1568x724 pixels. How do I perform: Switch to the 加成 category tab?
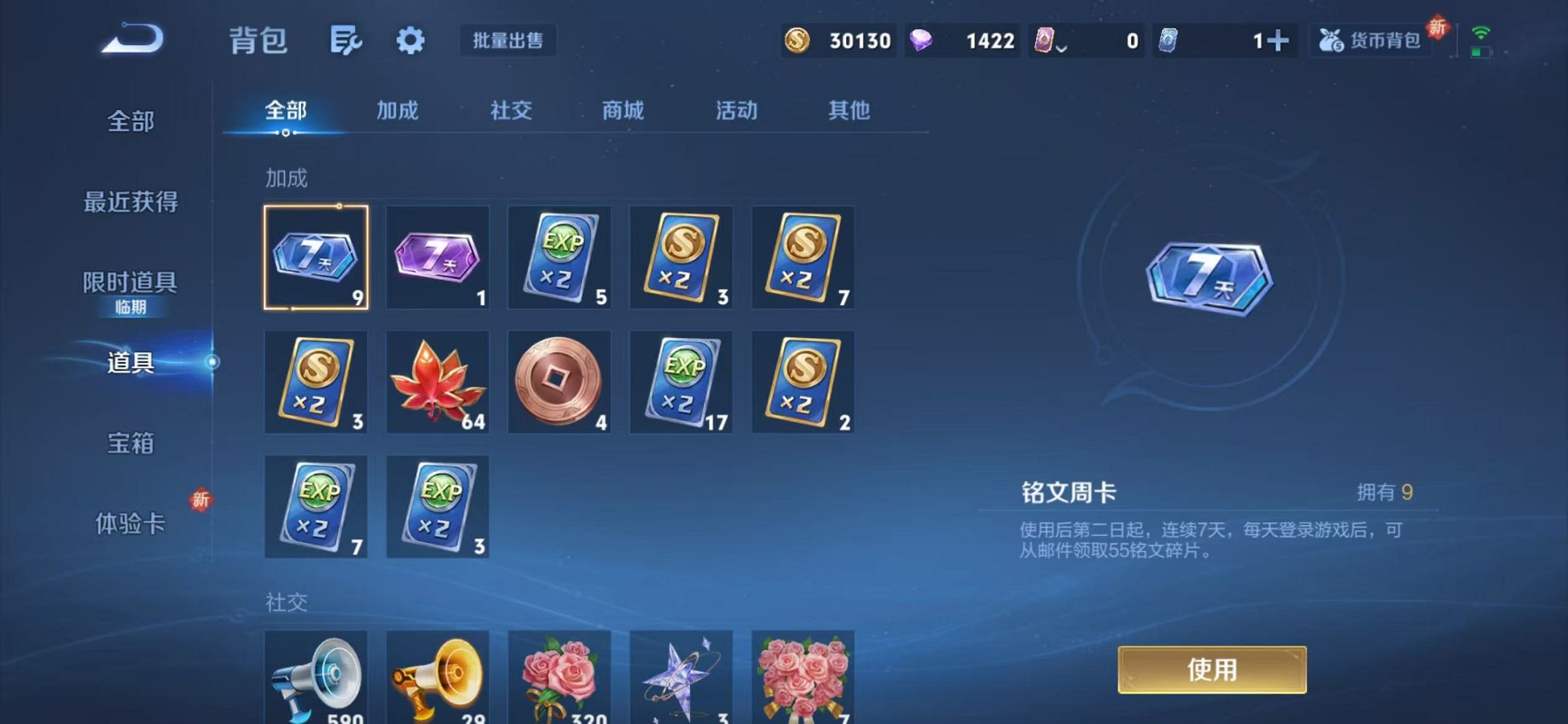click(397, 111)
